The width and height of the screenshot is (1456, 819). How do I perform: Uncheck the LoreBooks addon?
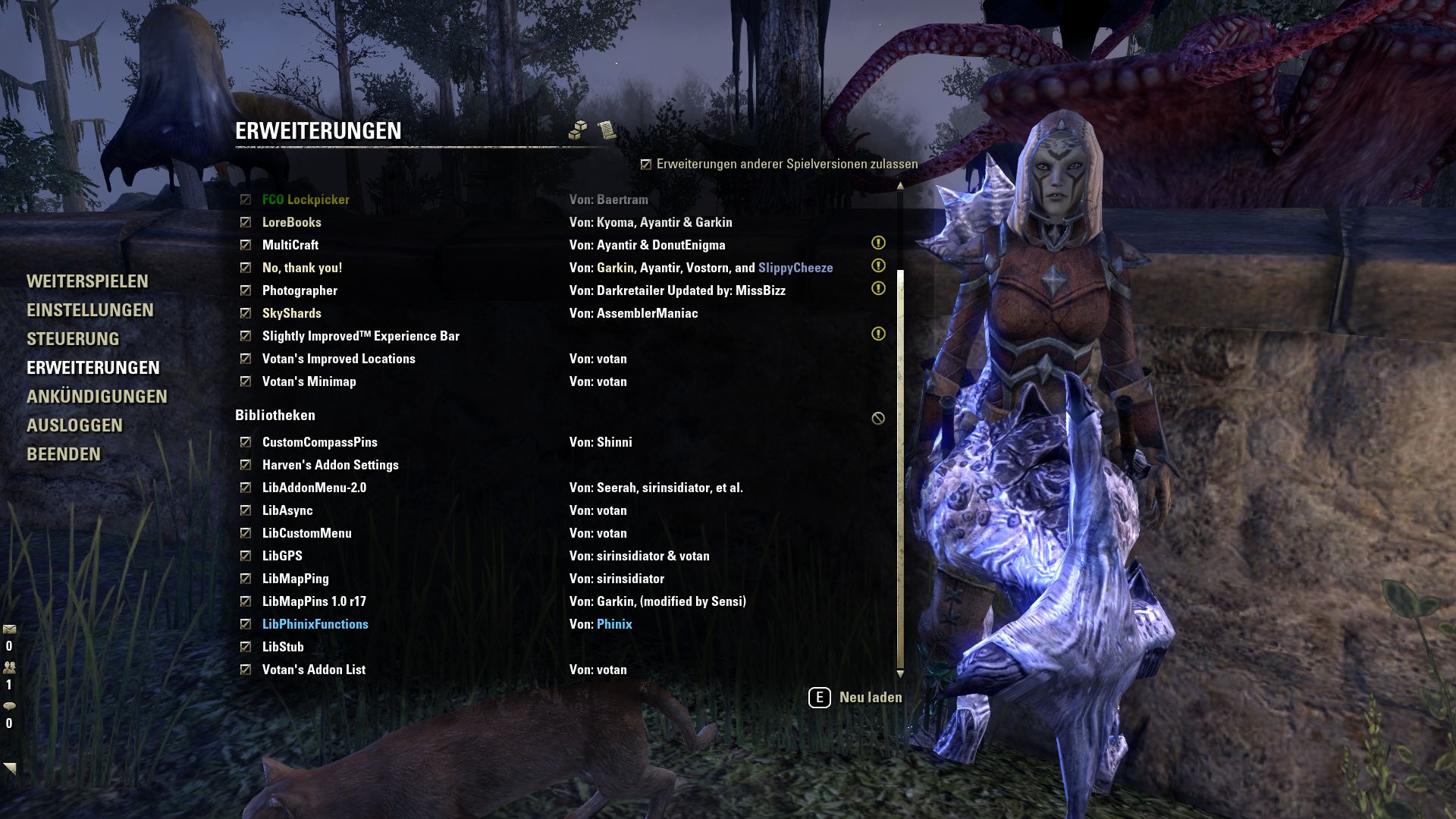pyautogui.click(x=245, y=222)
